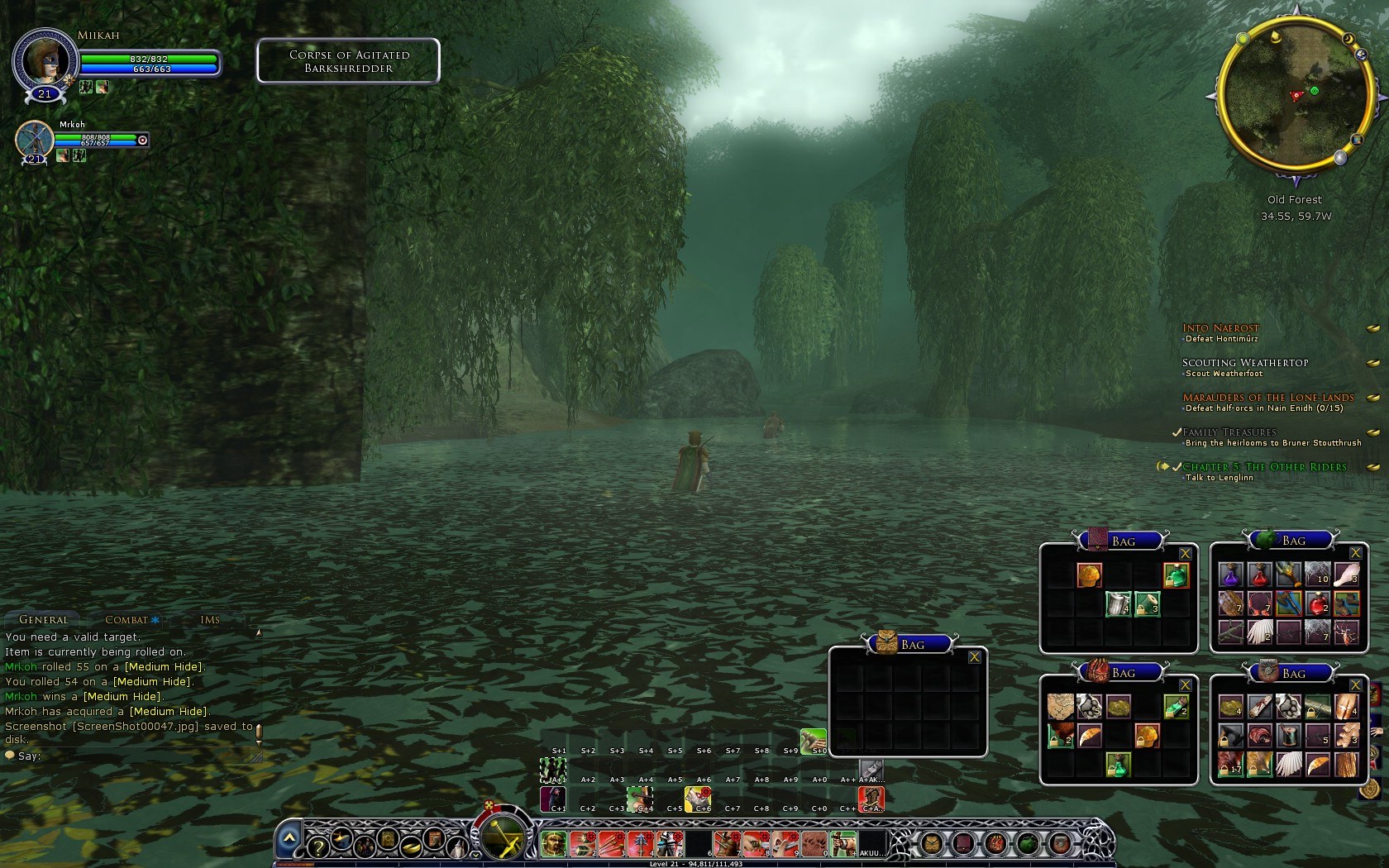Screen dimensions: 1389x868
Task: Click the ring icon on the main menu bar
Action: point(411,848)
